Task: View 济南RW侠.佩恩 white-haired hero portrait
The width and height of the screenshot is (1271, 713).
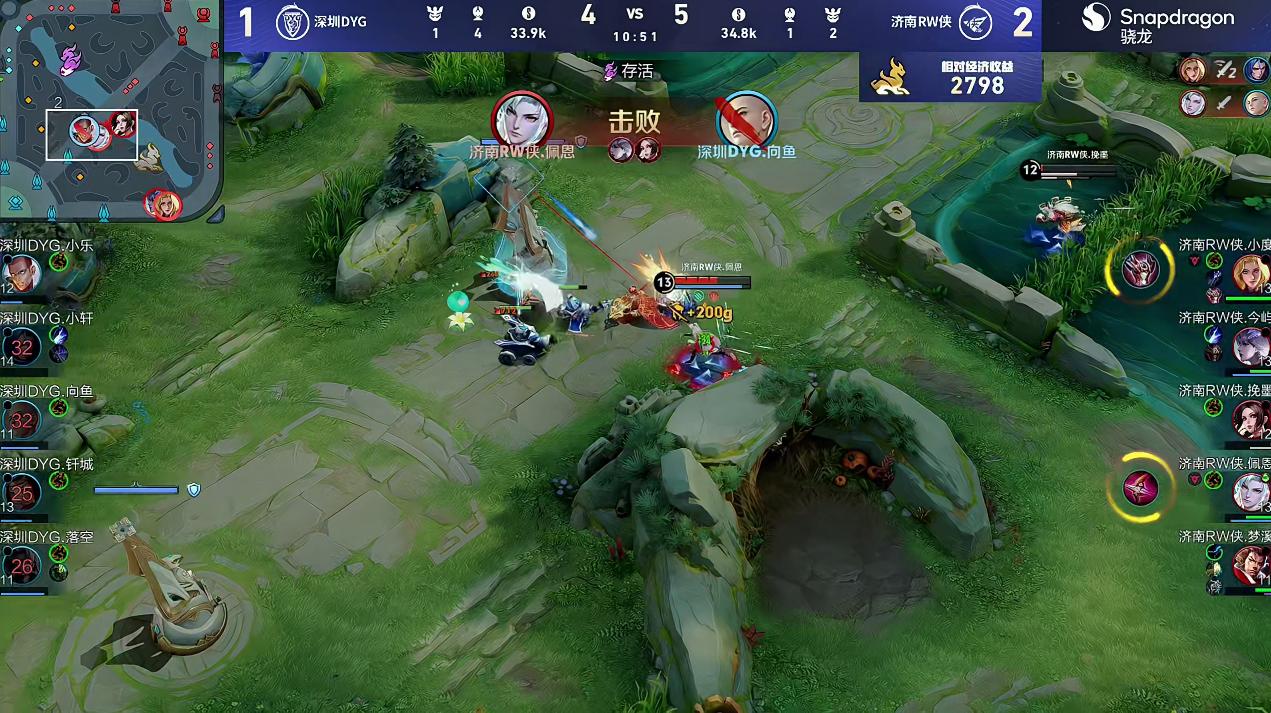Action: (x=1250, y=492)
